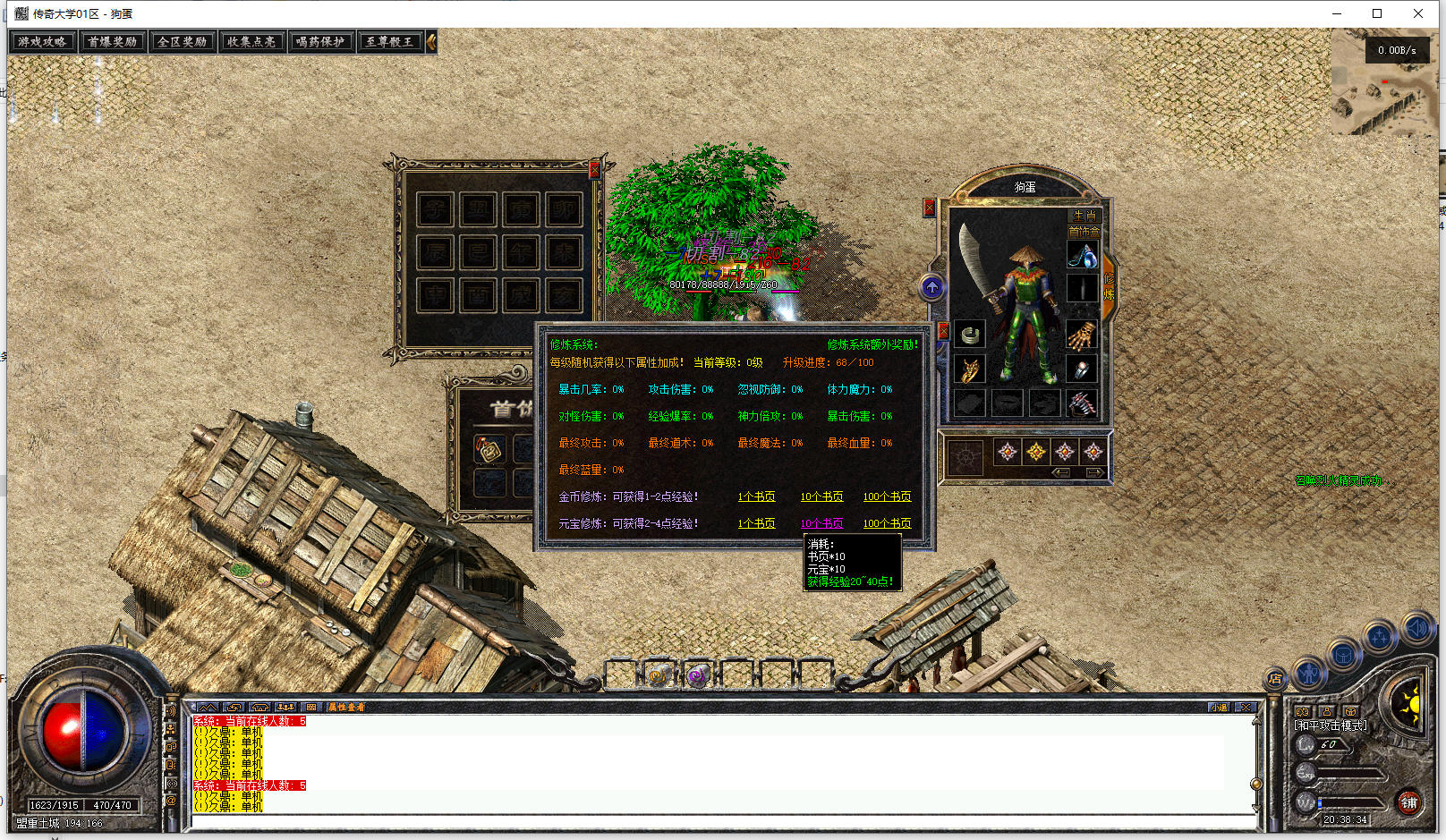
Task: Open the 至尊骰王 dice game
Action: tap(390, 42)
